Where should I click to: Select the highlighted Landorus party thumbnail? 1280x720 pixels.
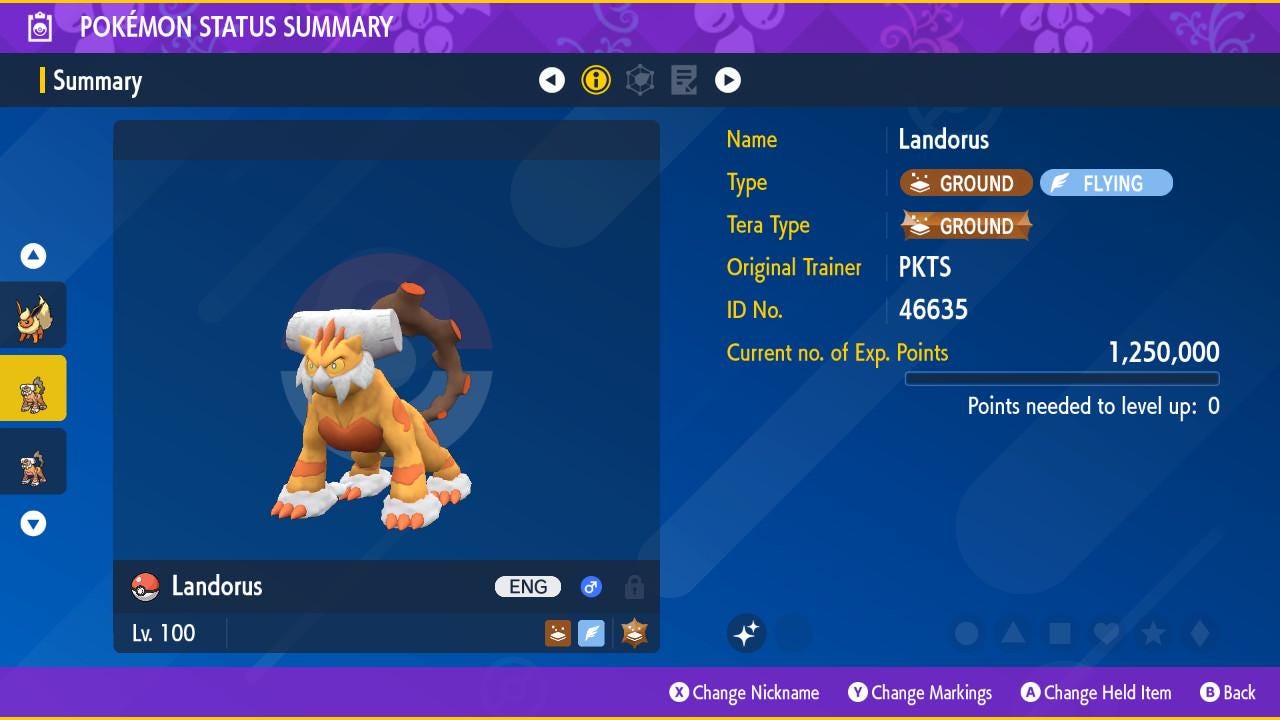coord(33,388)
